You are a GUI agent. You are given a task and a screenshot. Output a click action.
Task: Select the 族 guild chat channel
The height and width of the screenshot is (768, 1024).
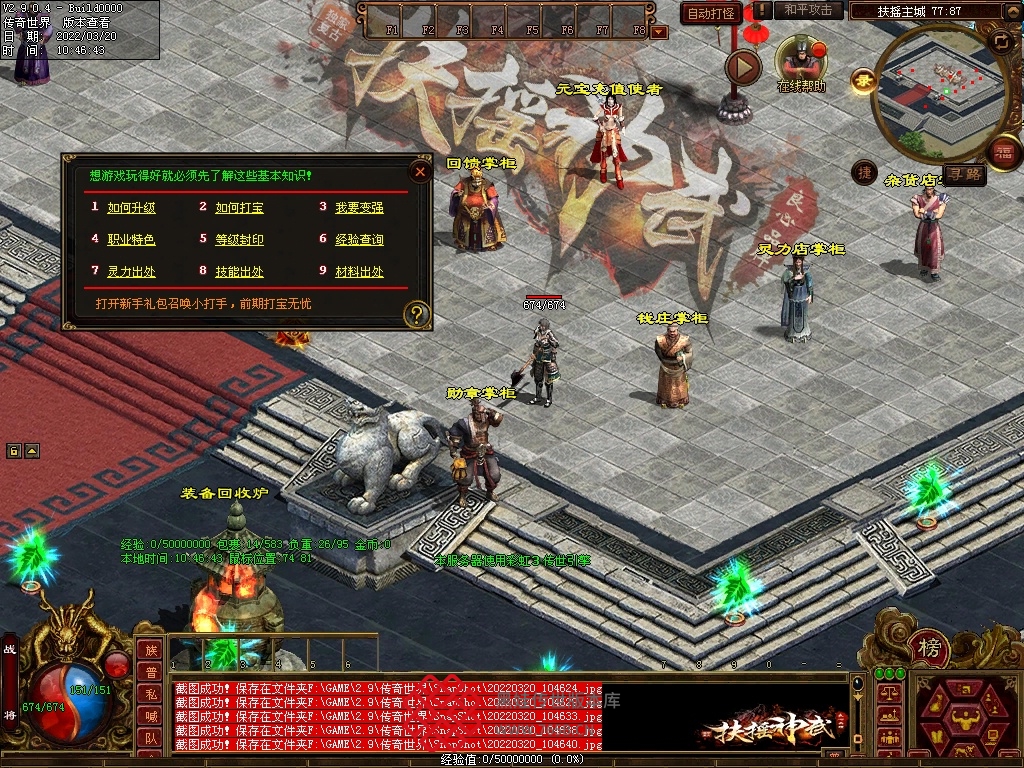[150, 650]
